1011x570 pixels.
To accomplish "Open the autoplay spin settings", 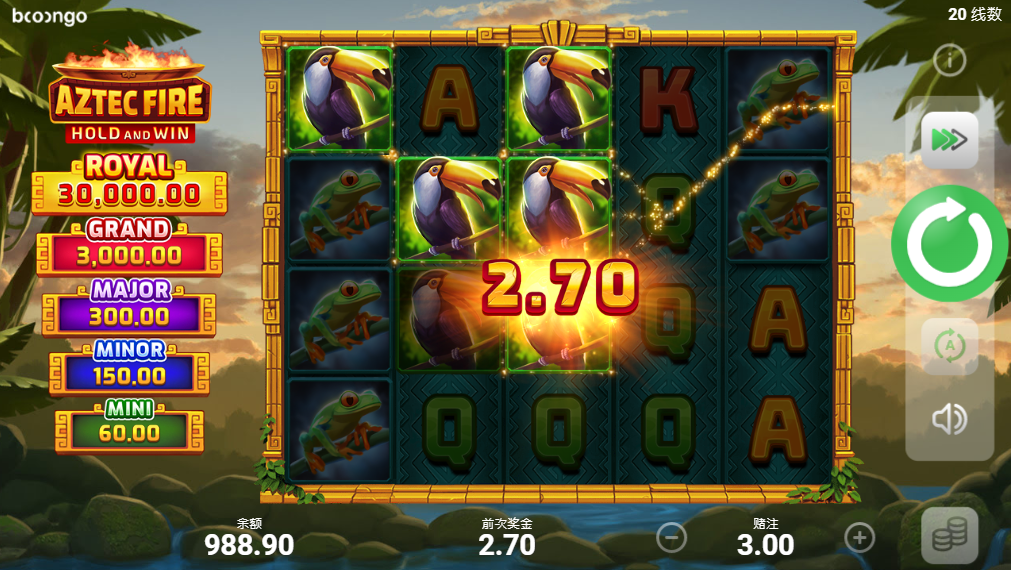I will [x=949, y=346].
